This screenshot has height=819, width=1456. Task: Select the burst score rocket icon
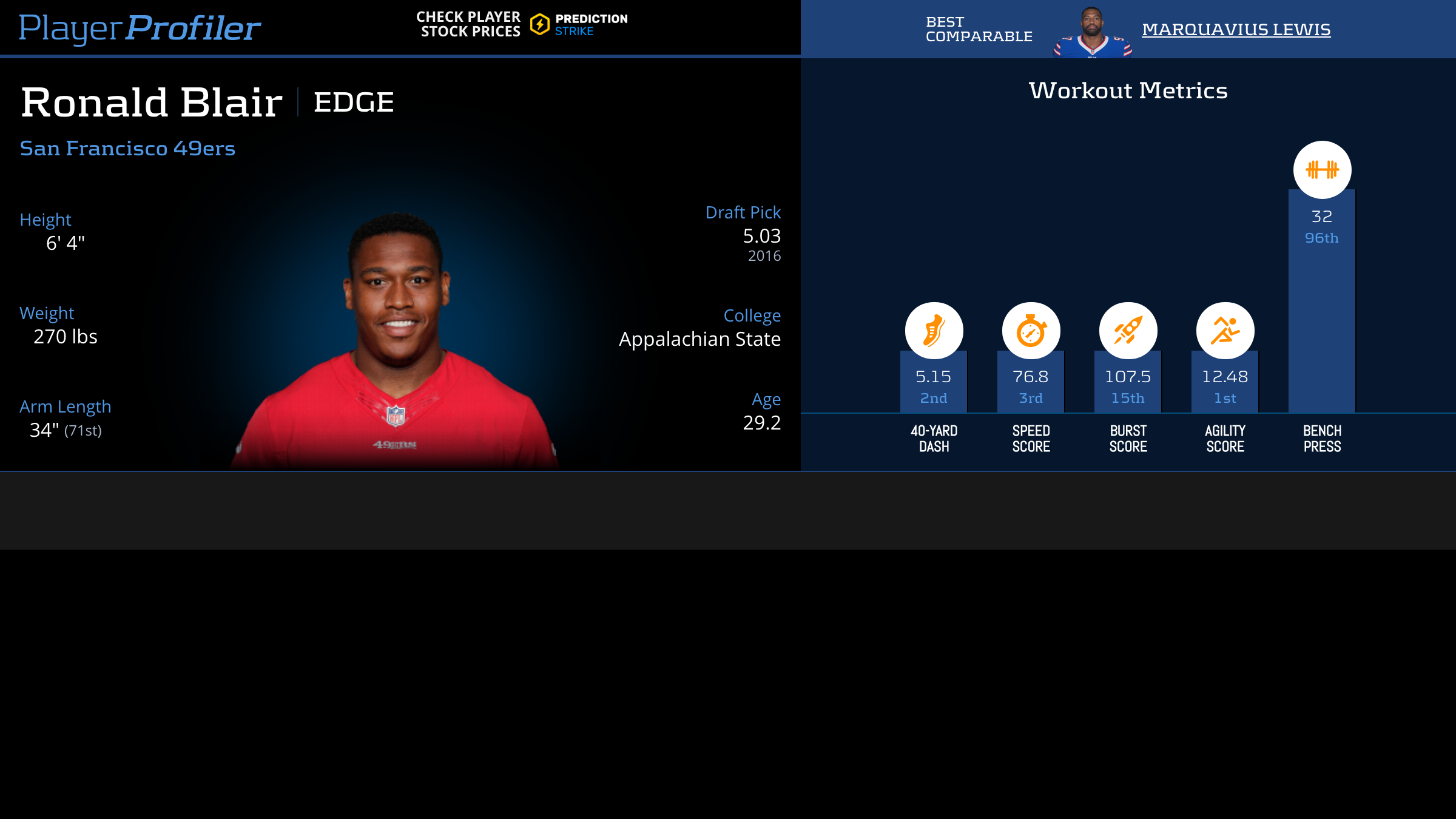point(1128,331)
